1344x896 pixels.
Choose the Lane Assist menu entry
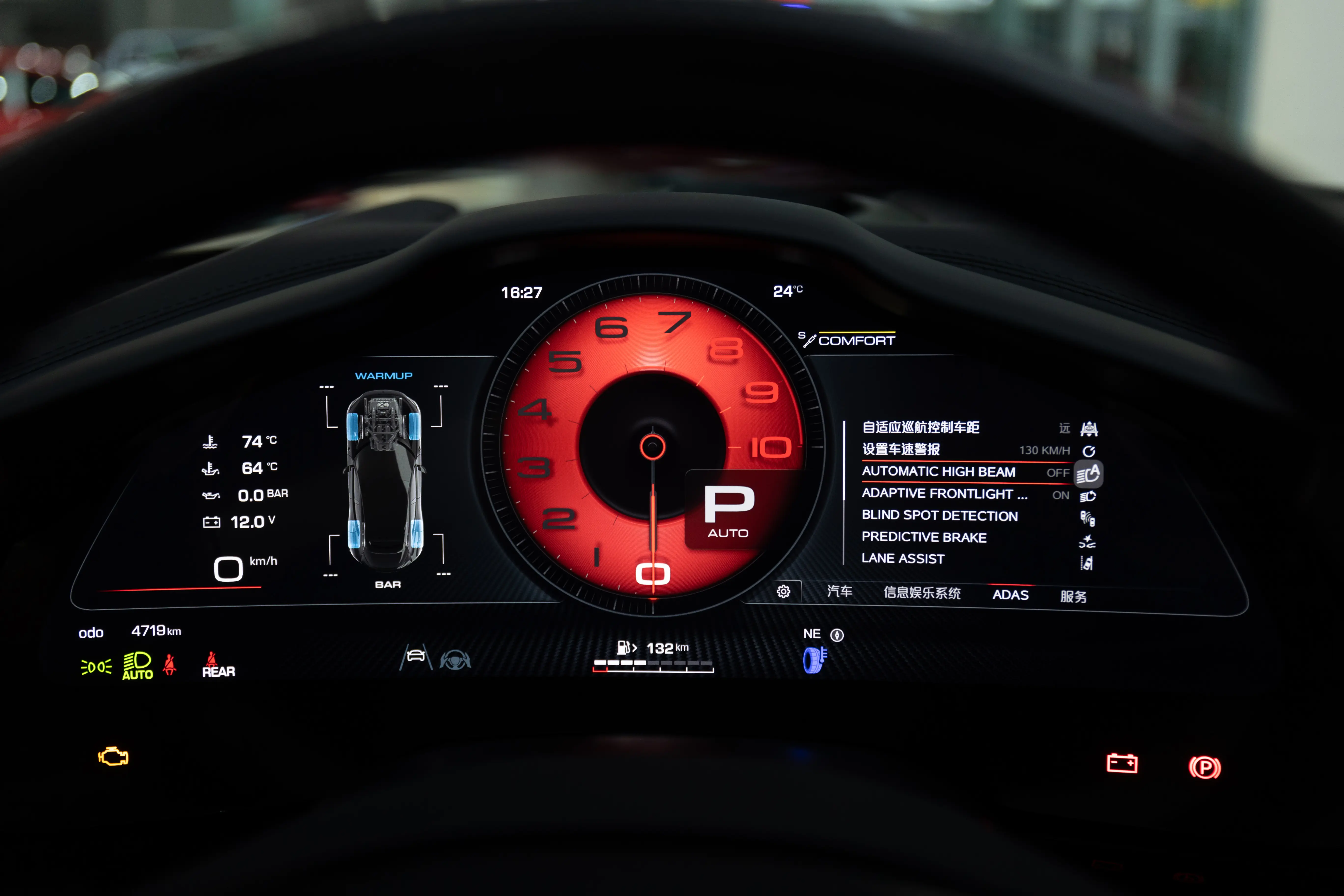point(903,559)
